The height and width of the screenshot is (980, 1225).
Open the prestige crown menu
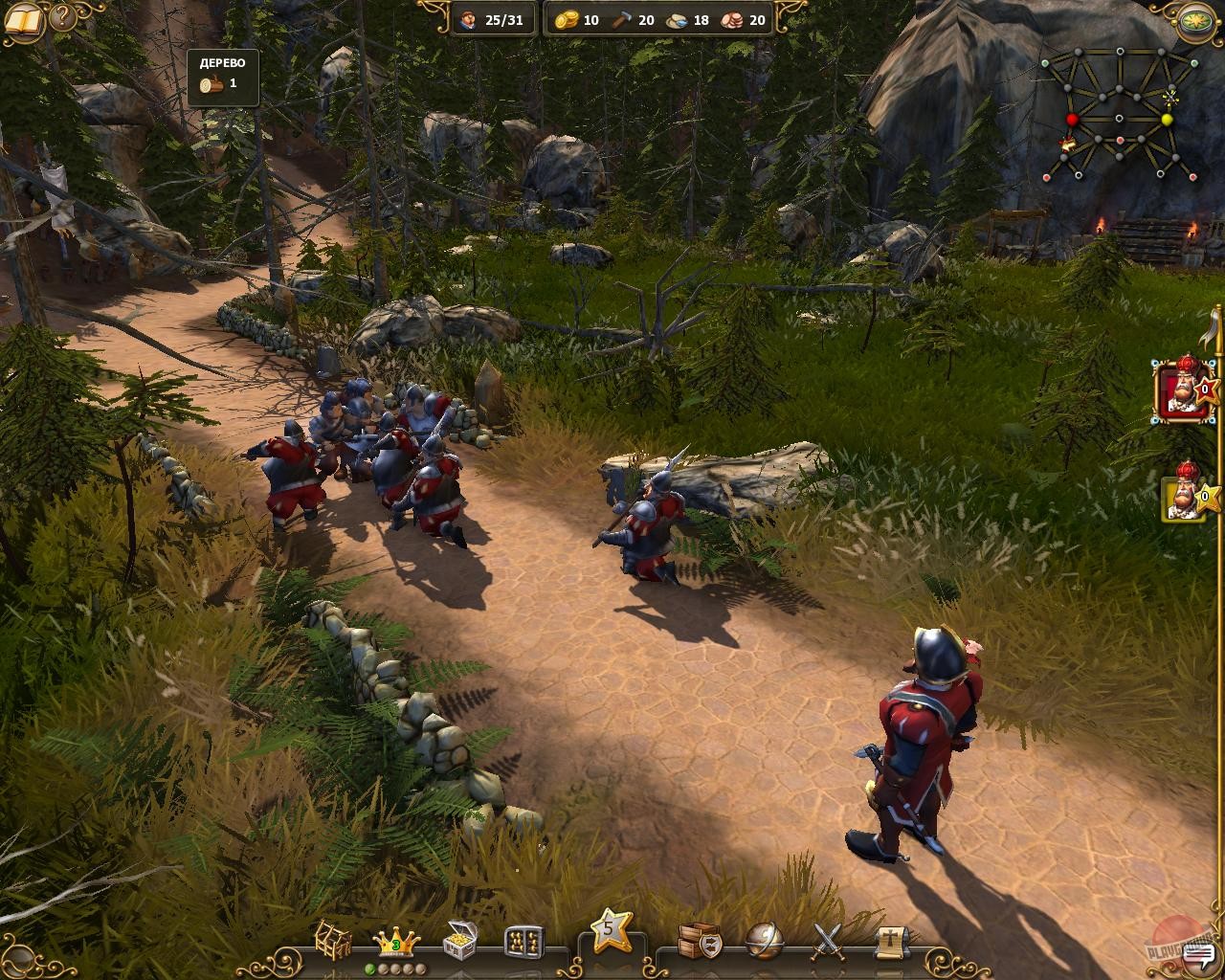tap(394, 940)
